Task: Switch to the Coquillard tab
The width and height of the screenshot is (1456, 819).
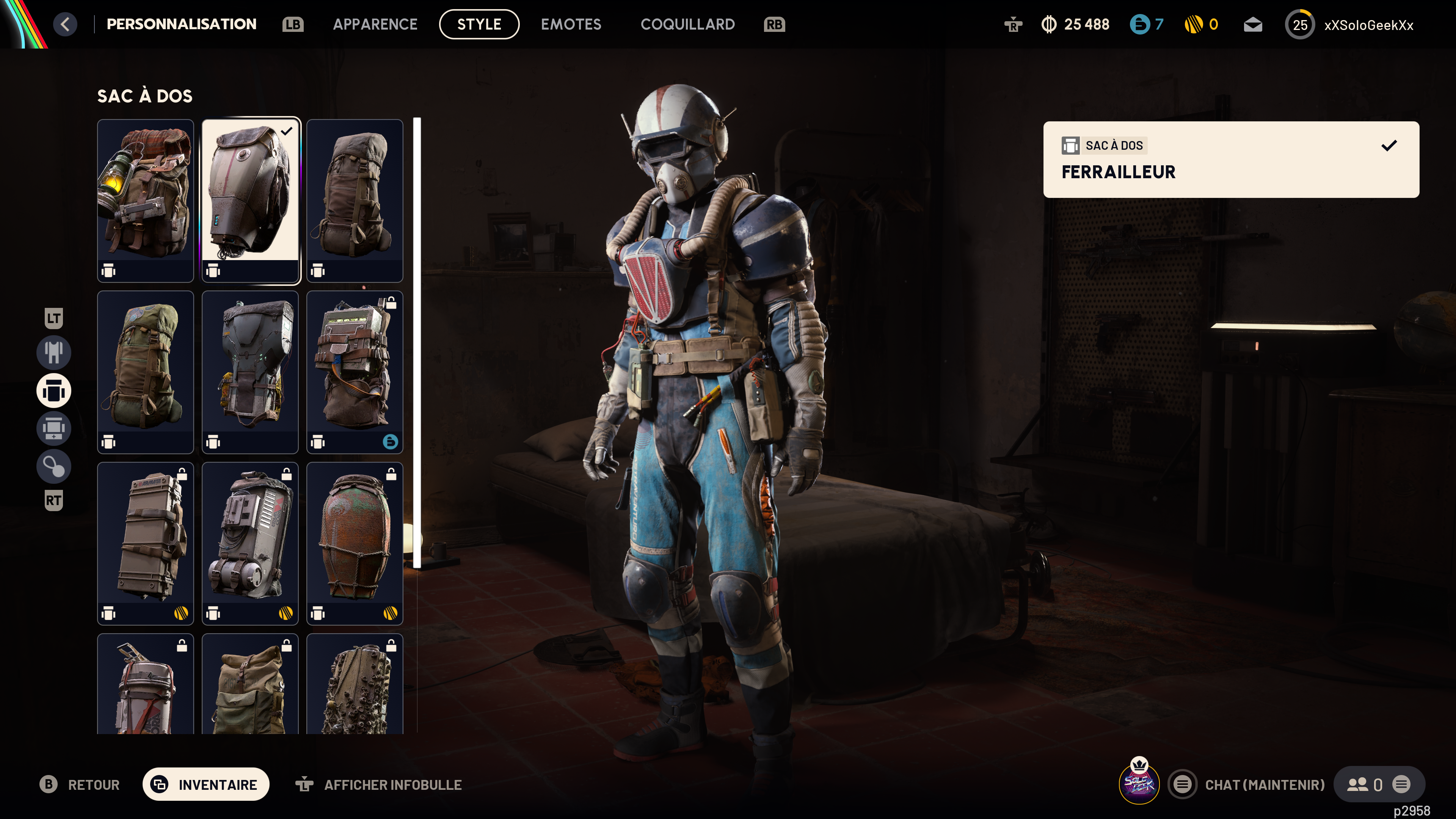Action: [x=687, y=24]
